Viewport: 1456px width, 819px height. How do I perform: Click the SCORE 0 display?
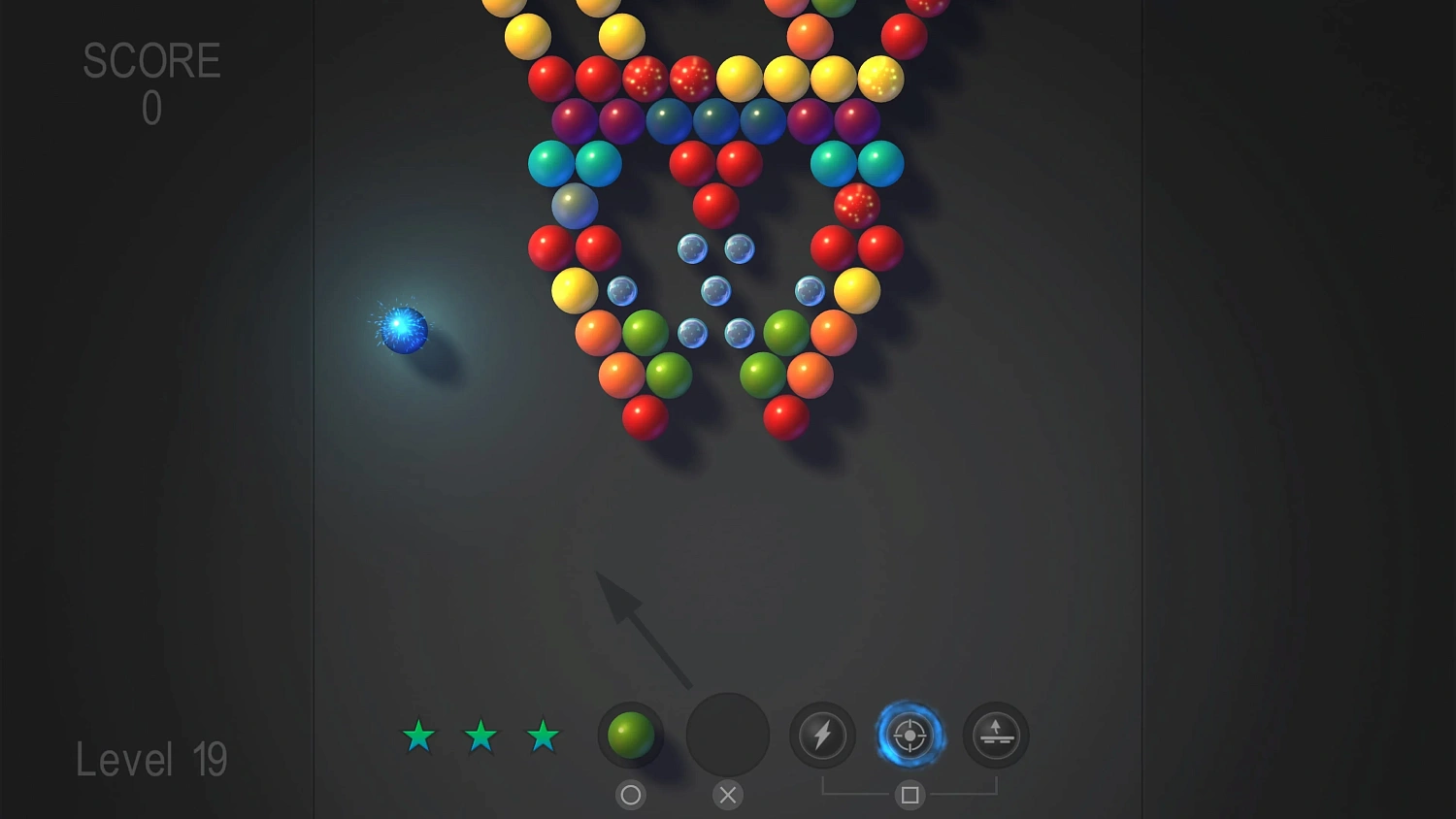(150, 82)
